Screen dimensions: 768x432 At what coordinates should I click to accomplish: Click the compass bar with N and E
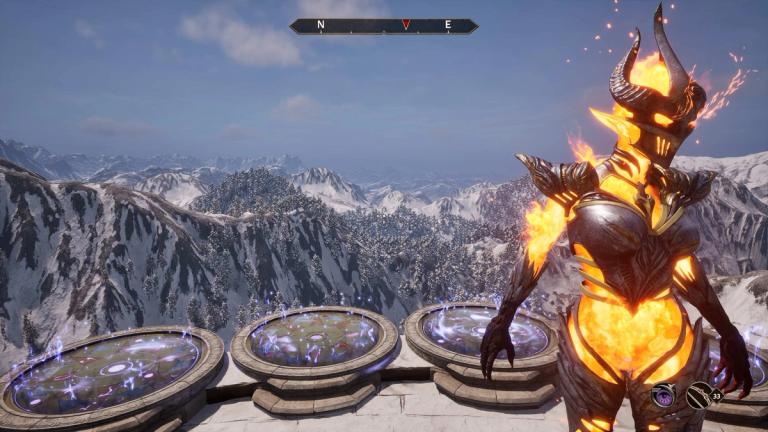(x=384, y=26)
